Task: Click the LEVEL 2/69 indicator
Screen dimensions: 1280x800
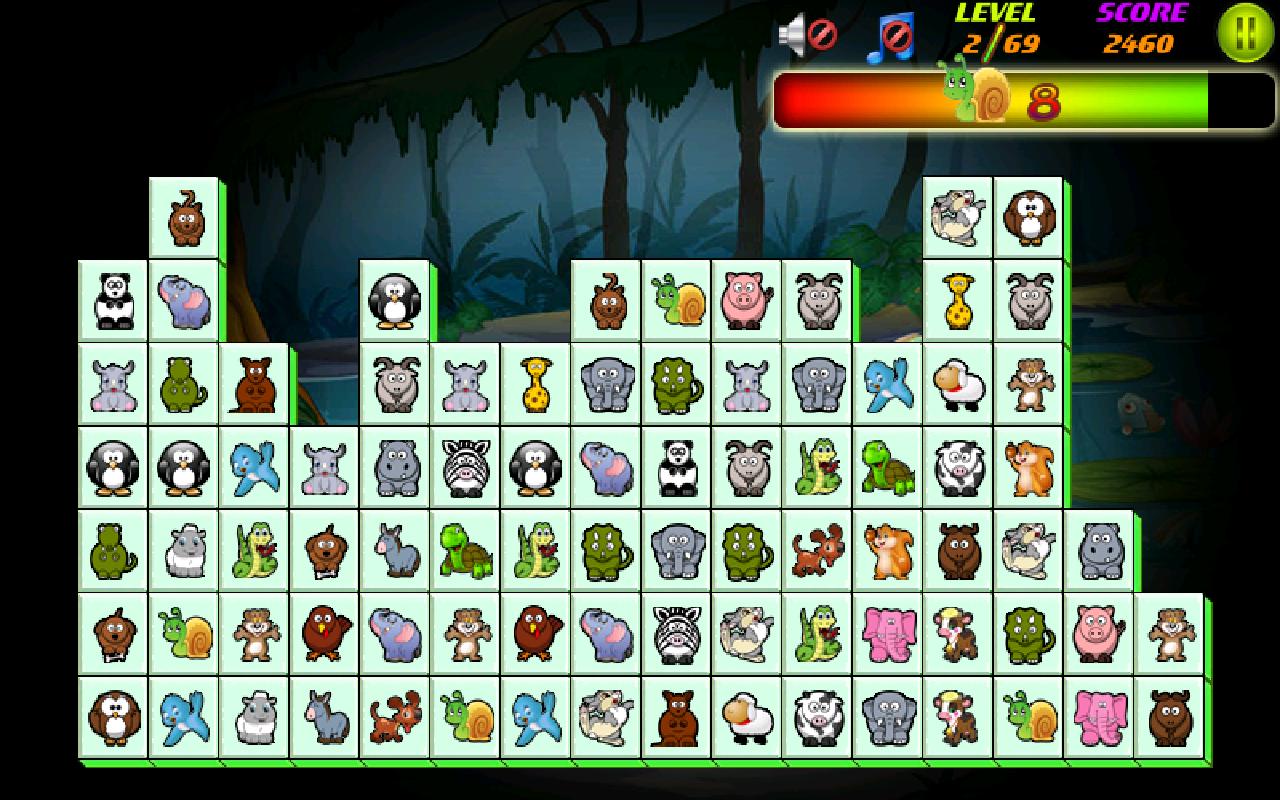Action: point(995,30)
